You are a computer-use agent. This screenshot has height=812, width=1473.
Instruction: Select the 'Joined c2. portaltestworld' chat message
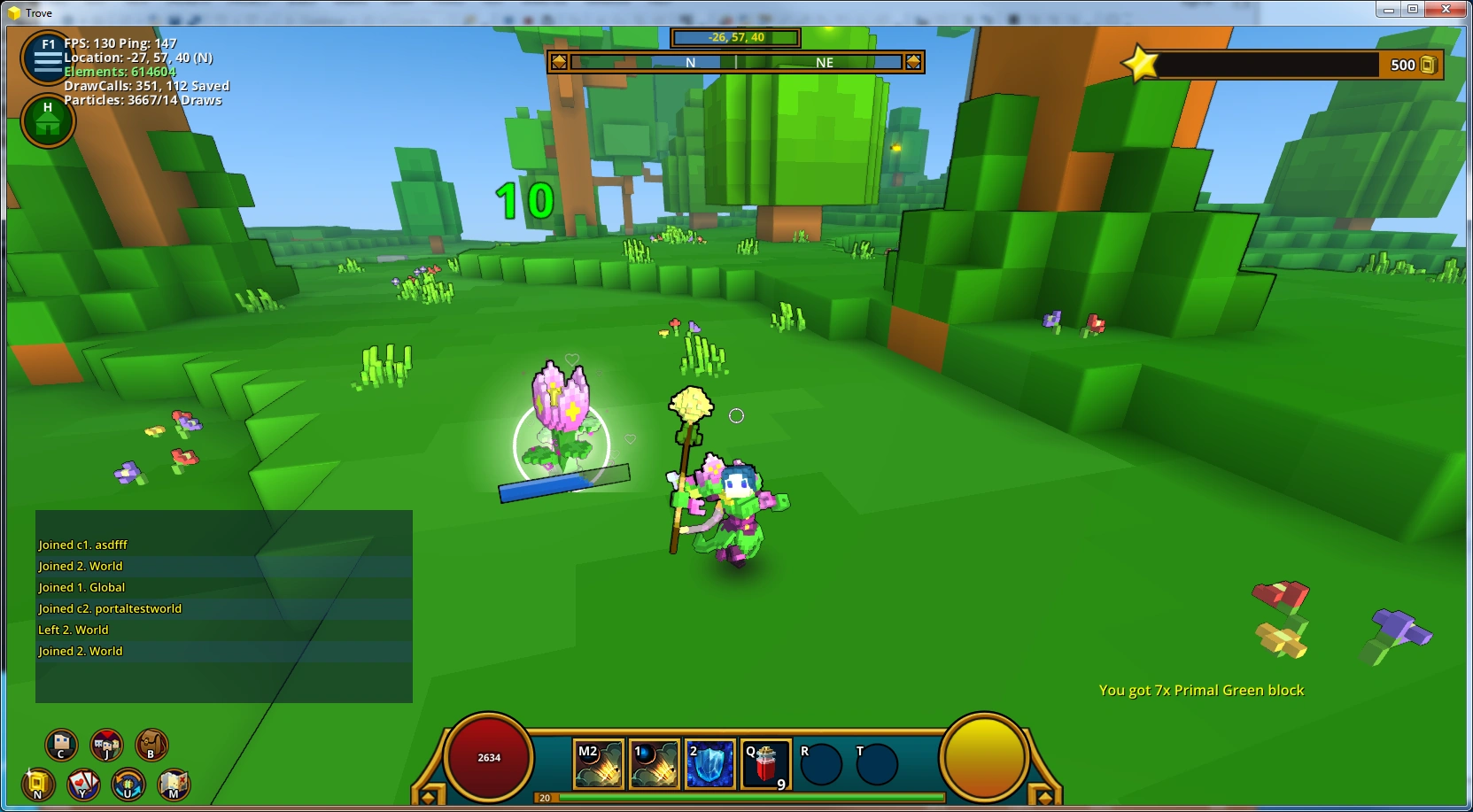click(x=109, y=608)
